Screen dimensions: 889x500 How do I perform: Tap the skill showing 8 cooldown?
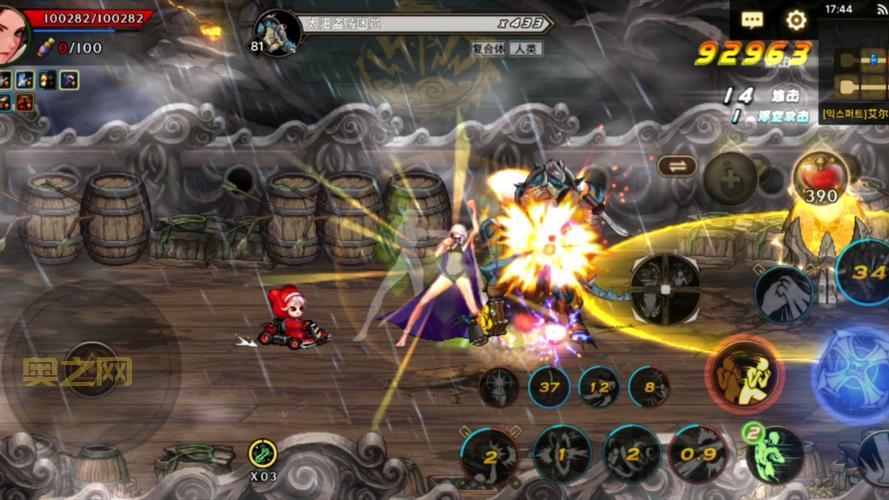649,387
